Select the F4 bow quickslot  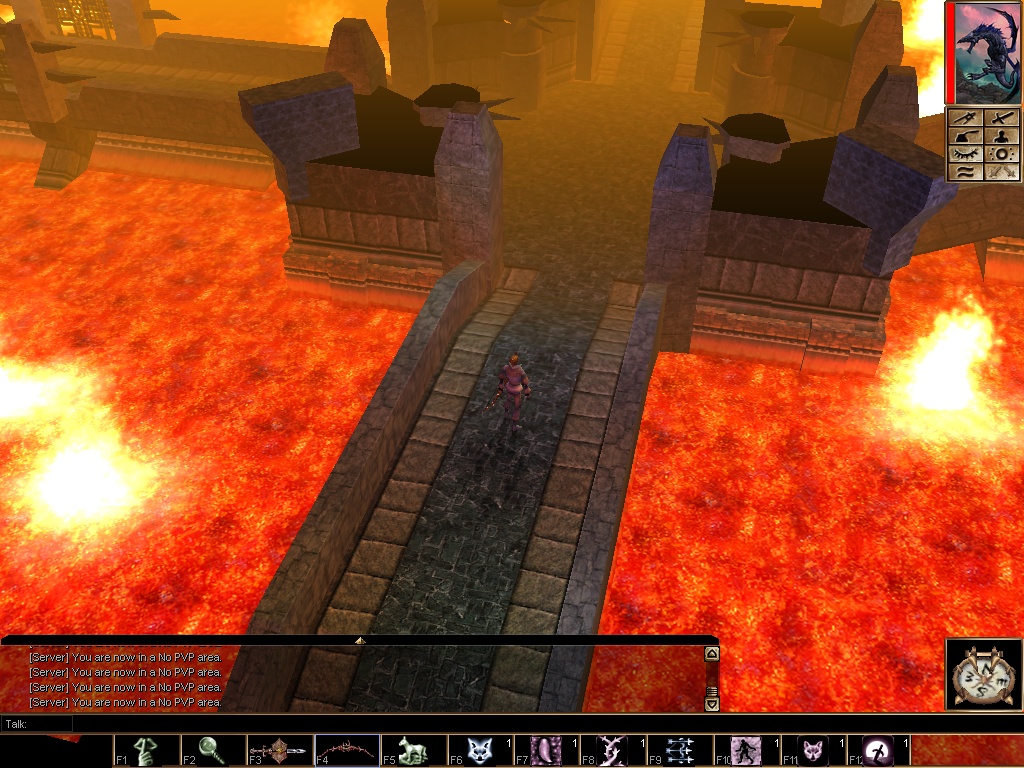(347, 750)
